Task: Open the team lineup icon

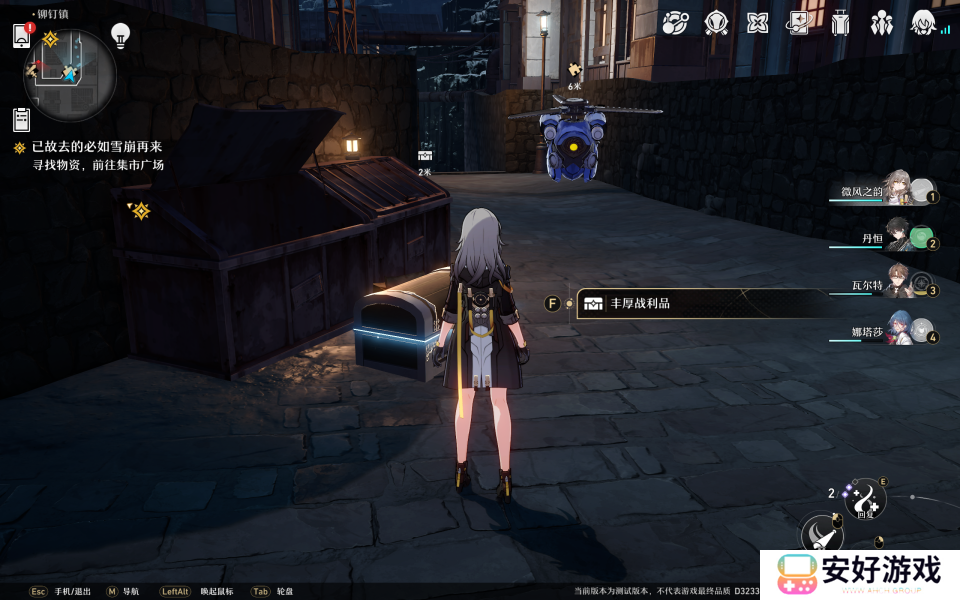Action: point(882,22)
